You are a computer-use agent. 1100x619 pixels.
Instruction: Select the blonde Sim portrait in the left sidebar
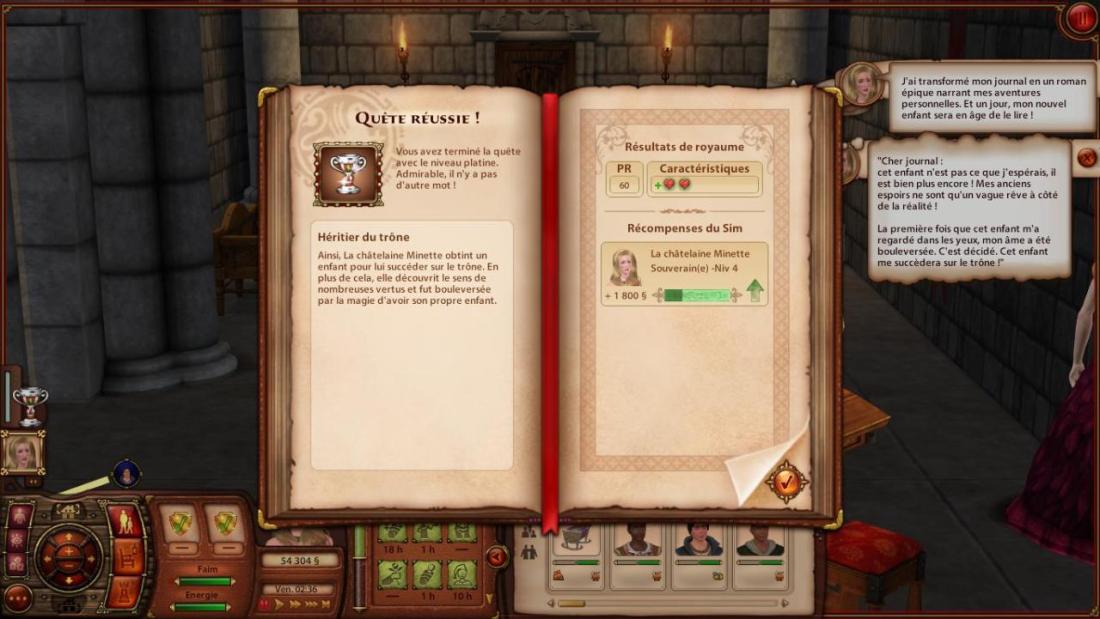[22, 453]
